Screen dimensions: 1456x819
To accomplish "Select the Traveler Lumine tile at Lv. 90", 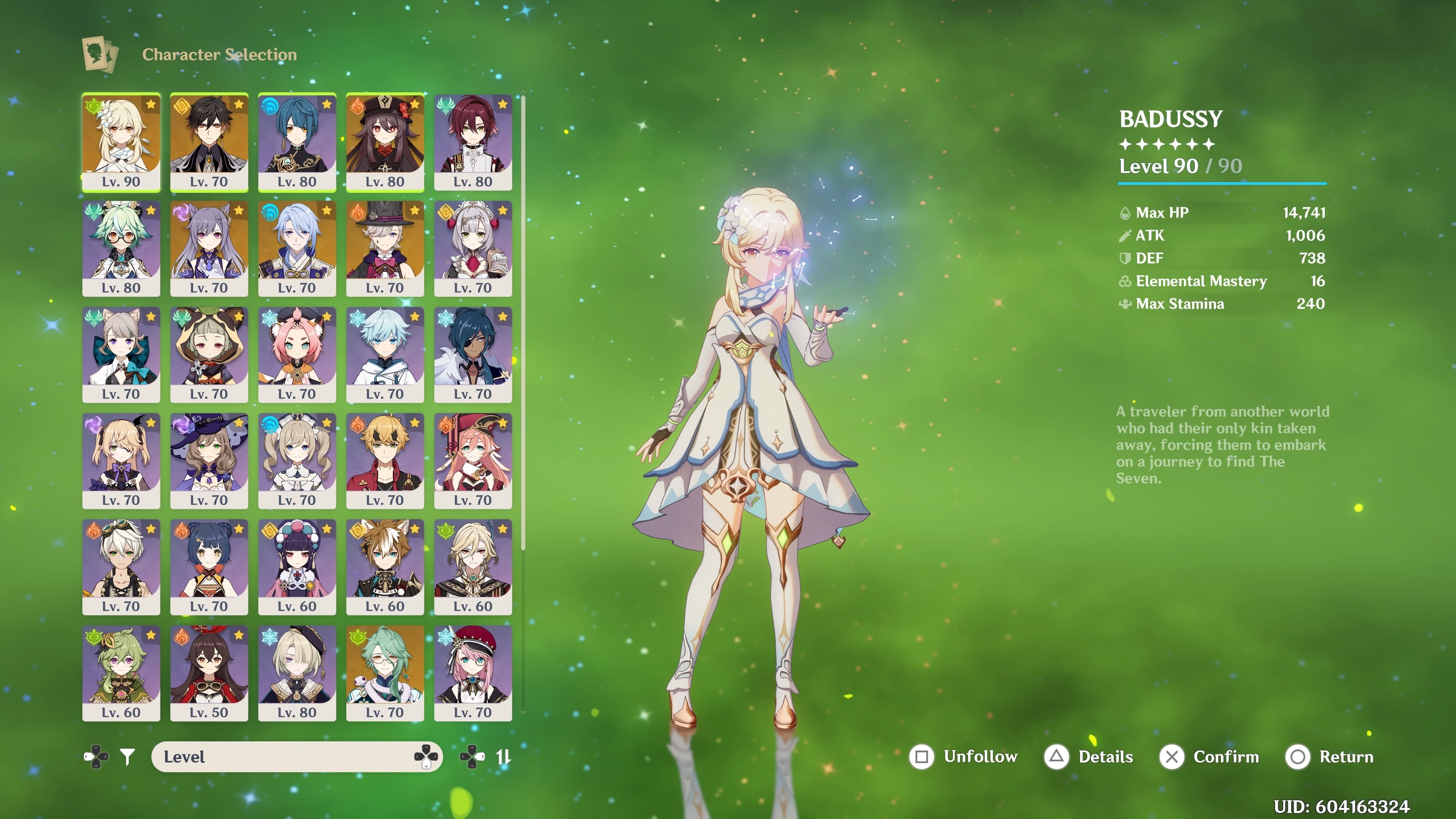I will 121,141.
